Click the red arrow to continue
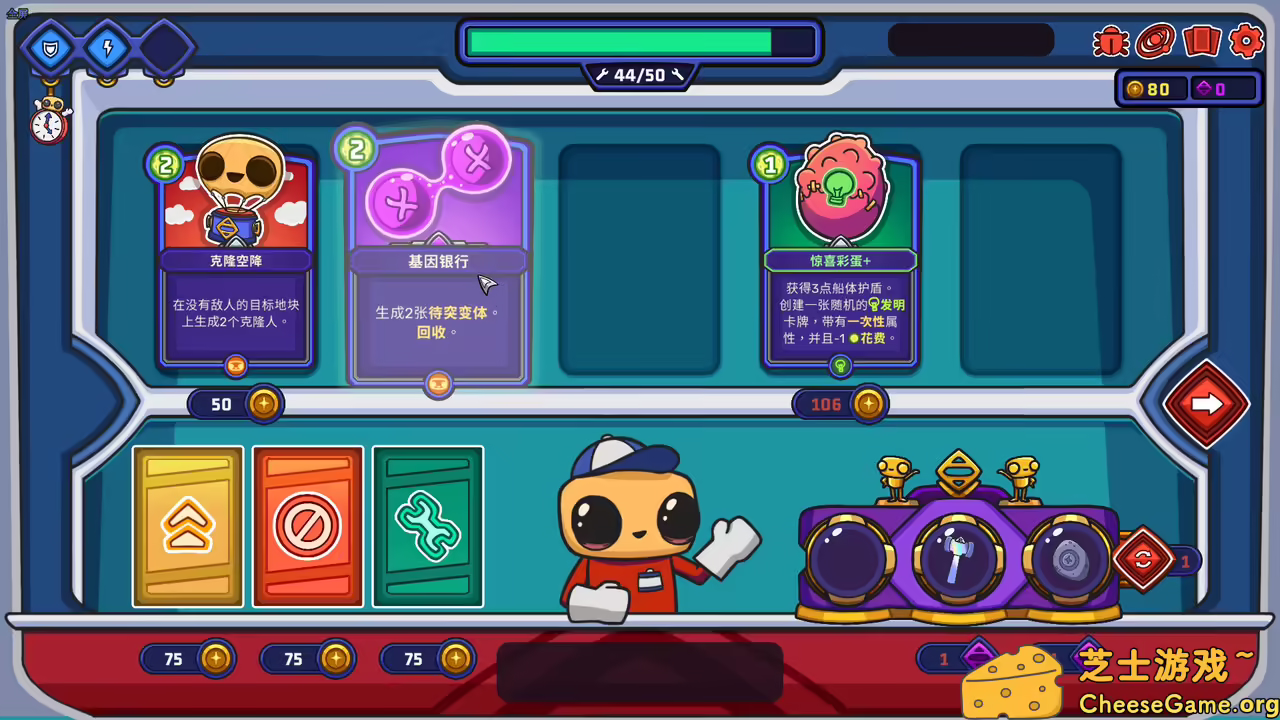The height and width of the screenshot is (720, 1280). click(x=1206, y=402)
